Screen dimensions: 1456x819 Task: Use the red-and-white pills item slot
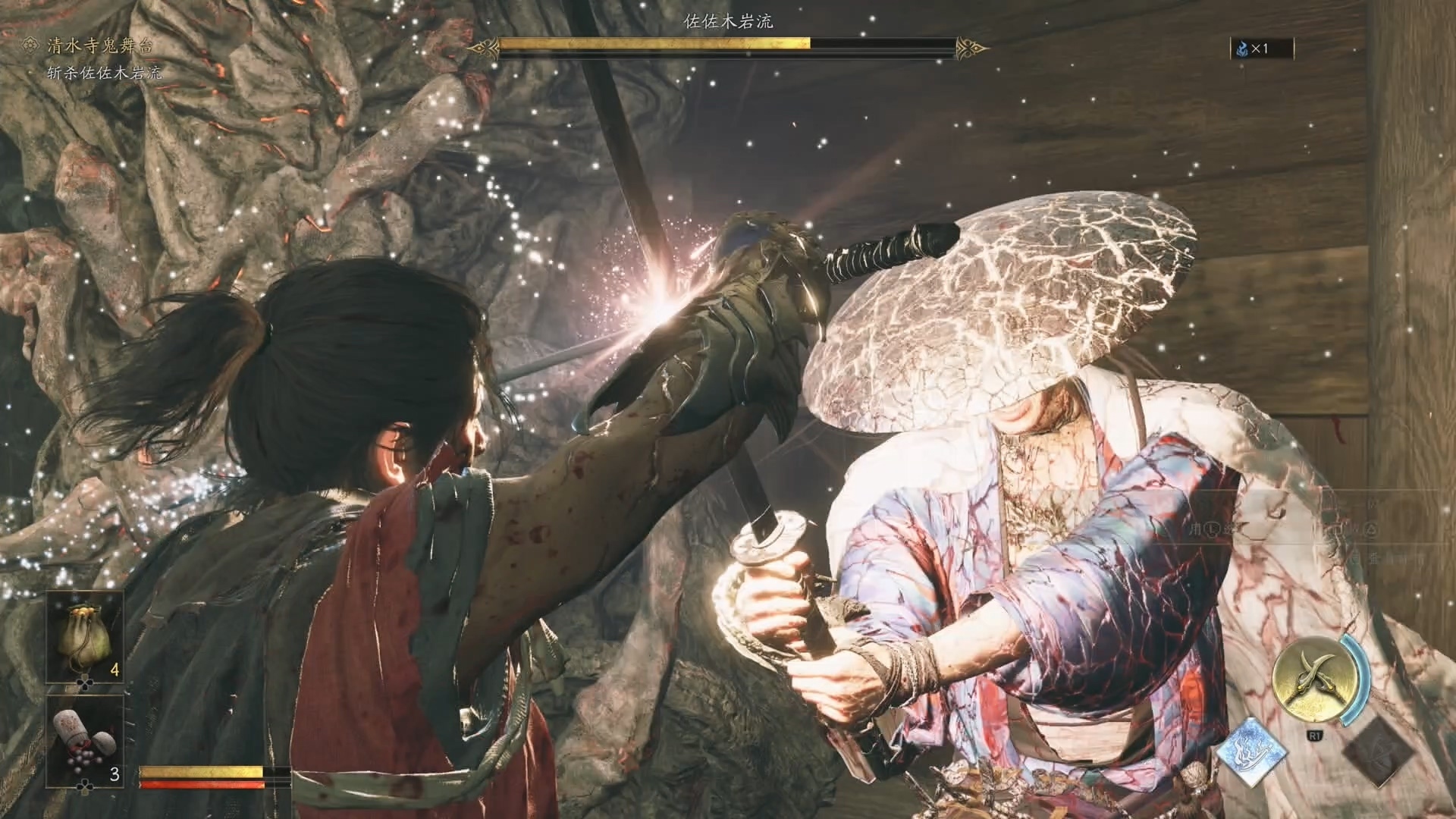click(85, 740)
